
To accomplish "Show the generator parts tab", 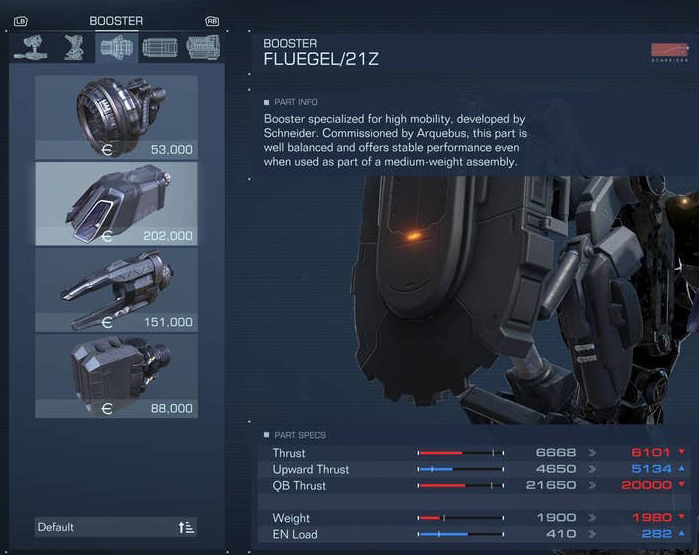I will (203, 47).
